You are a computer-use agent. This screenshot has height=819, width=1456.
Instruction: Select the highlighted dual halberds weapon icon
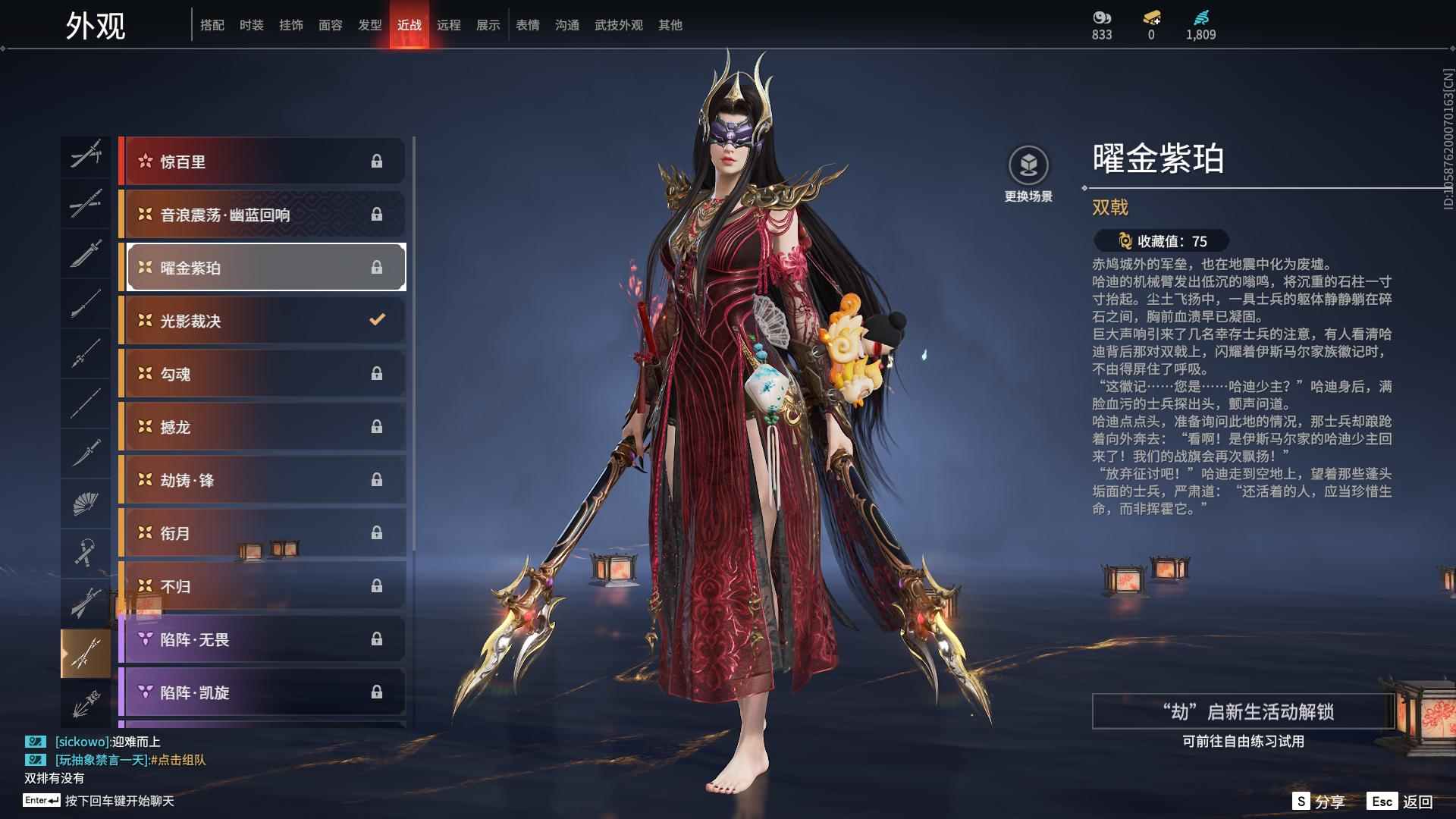click(x=86, y=652)
